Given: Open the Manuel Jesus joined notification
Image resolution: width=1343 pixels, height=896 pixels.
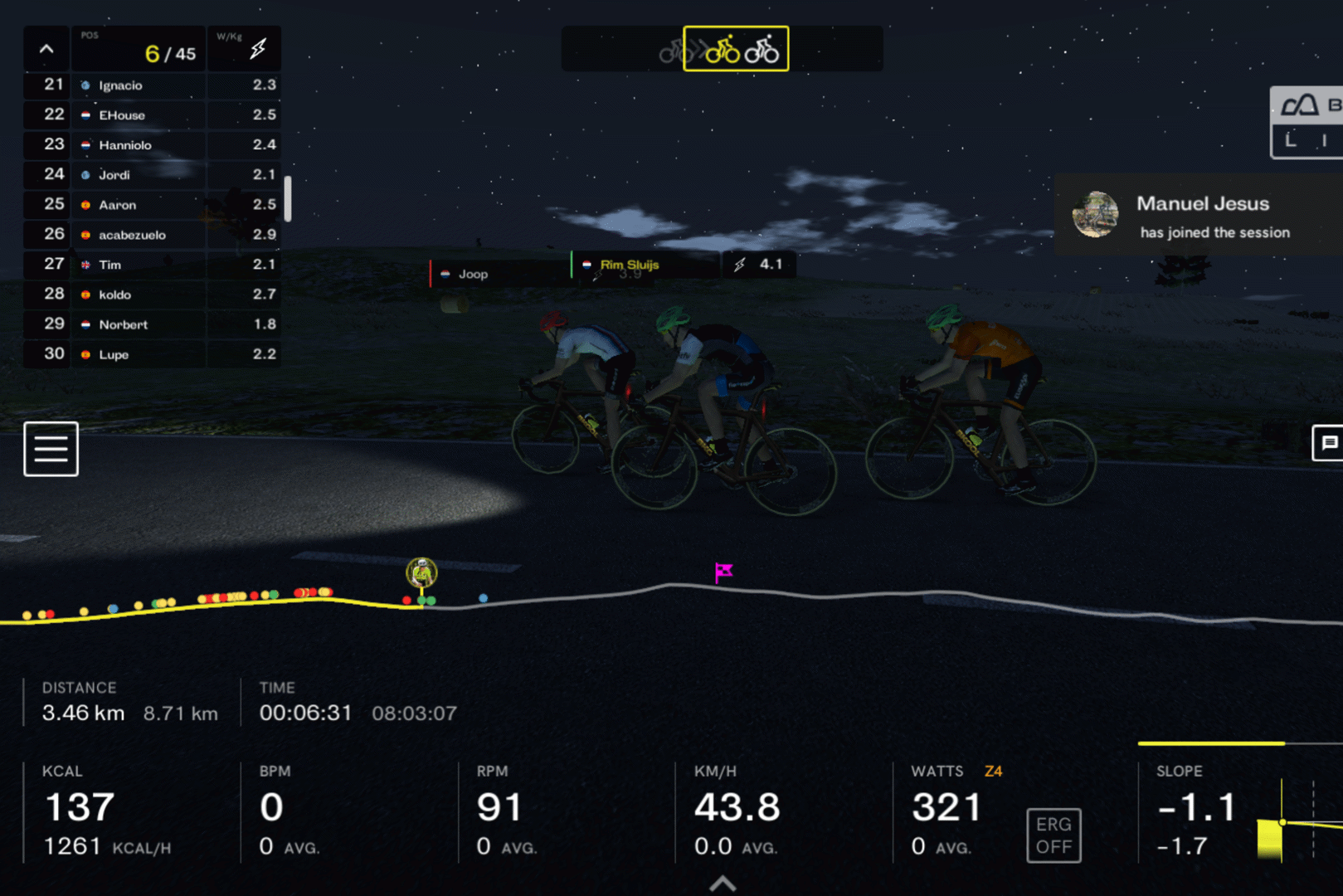Looking at the screenshot, I should (1199, 216).
